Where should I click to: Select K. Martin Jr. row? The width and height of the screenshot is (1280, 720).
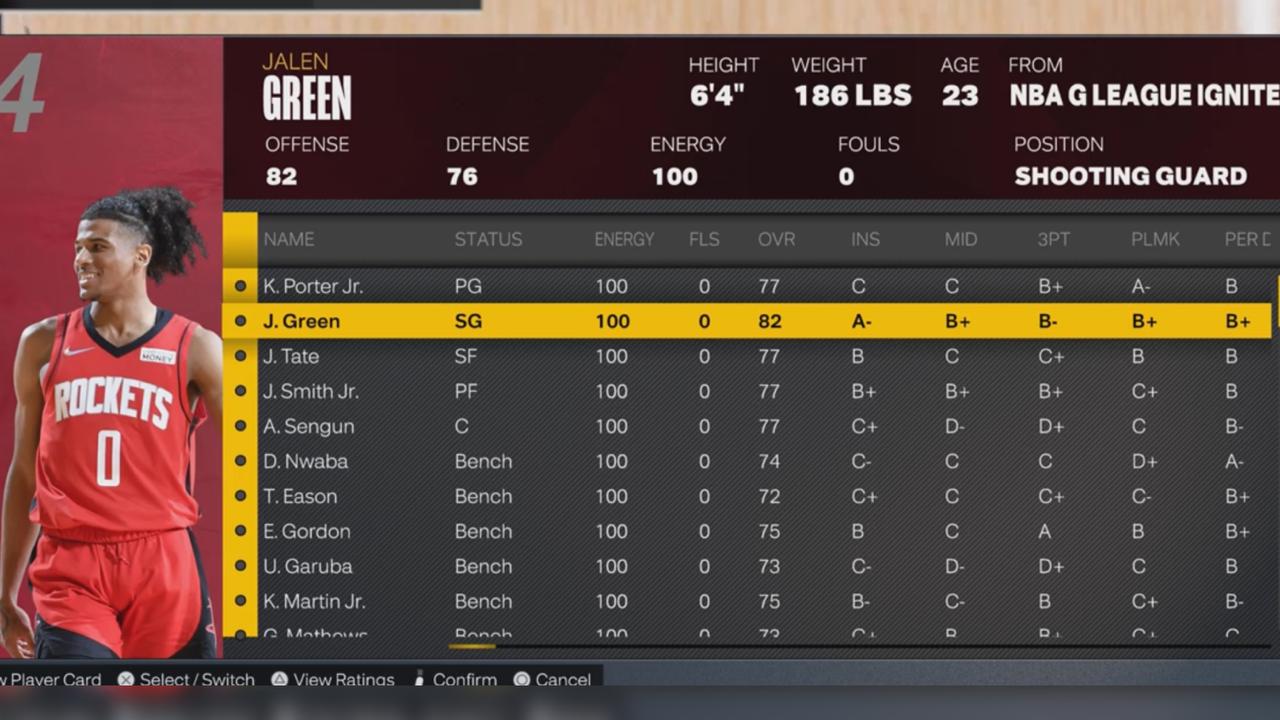(x=313, y=601)
